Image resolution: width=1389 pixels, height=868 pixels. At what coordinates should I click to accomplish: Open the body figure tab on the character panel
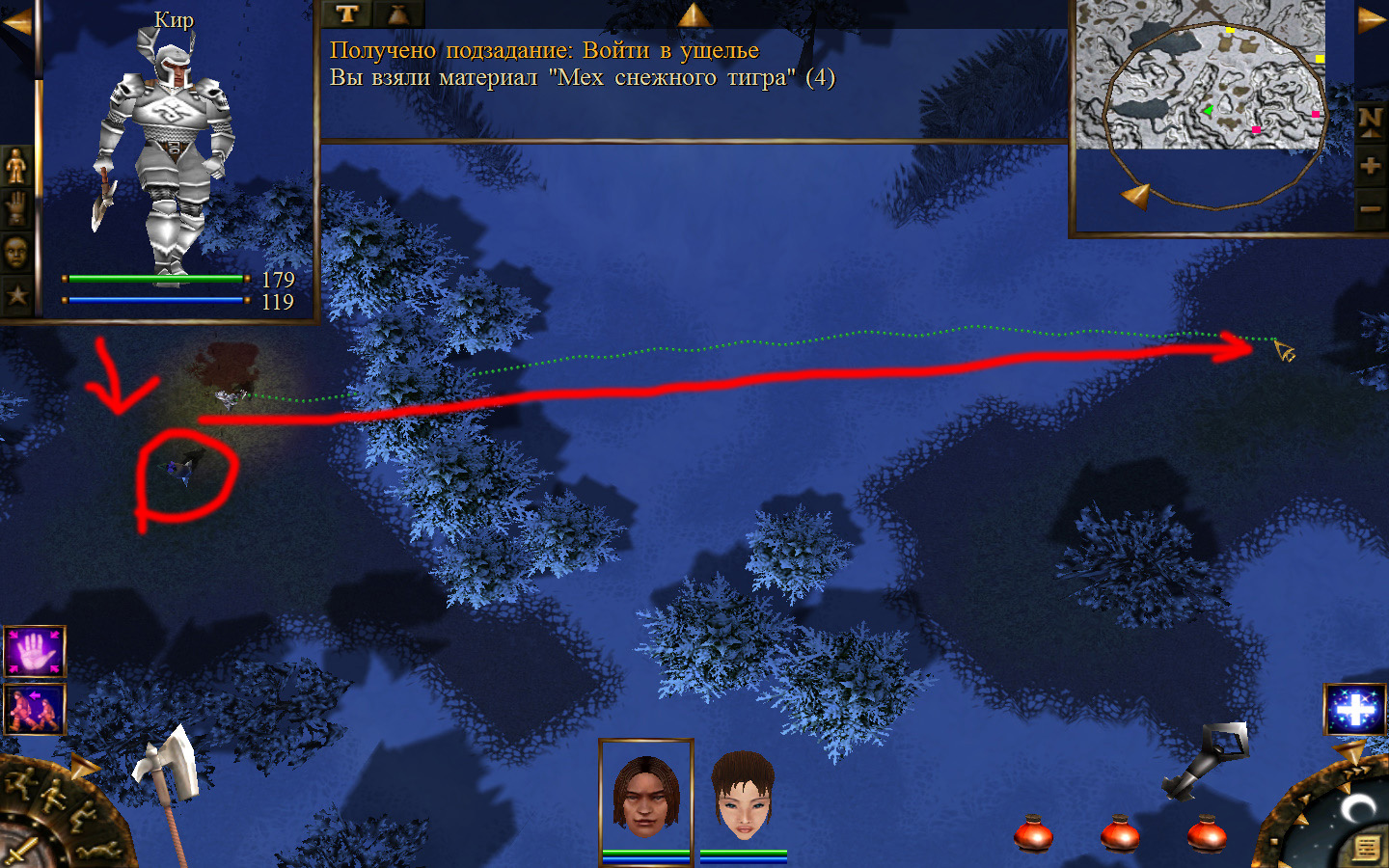click(16, 166)
